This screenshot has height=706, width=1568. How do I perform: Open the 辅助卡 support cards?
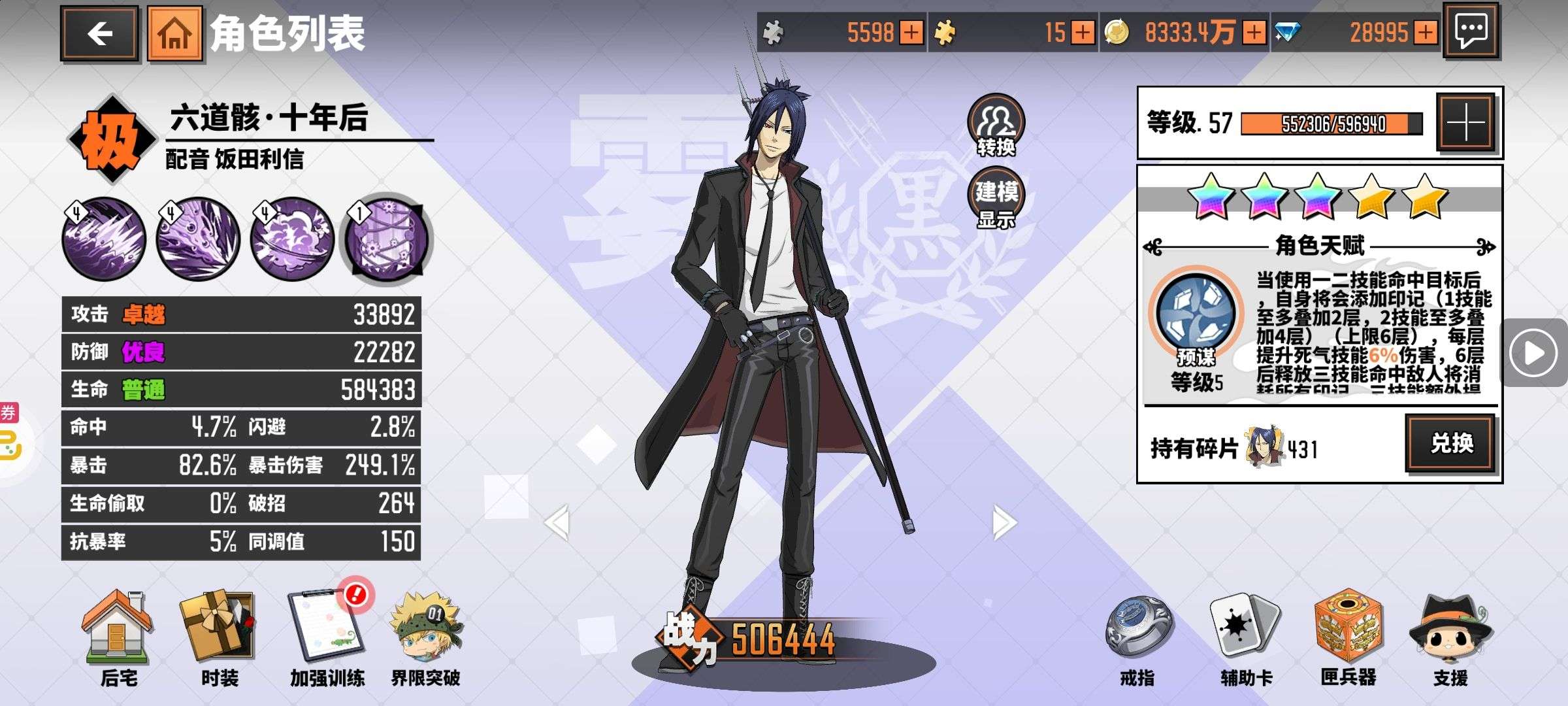(x=1245, y=637)
